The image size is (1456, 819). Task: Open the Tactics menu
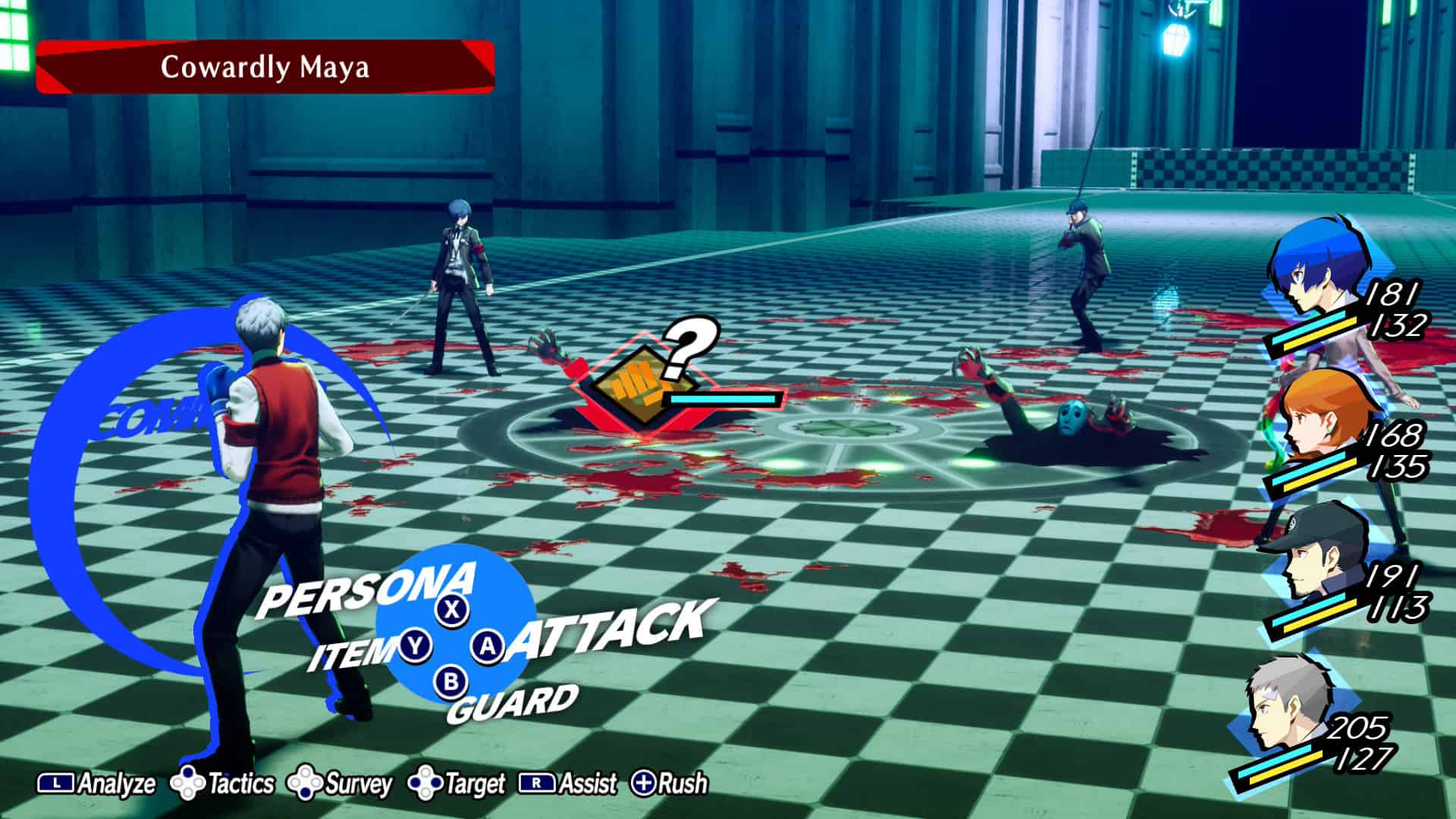pos(223,783)
